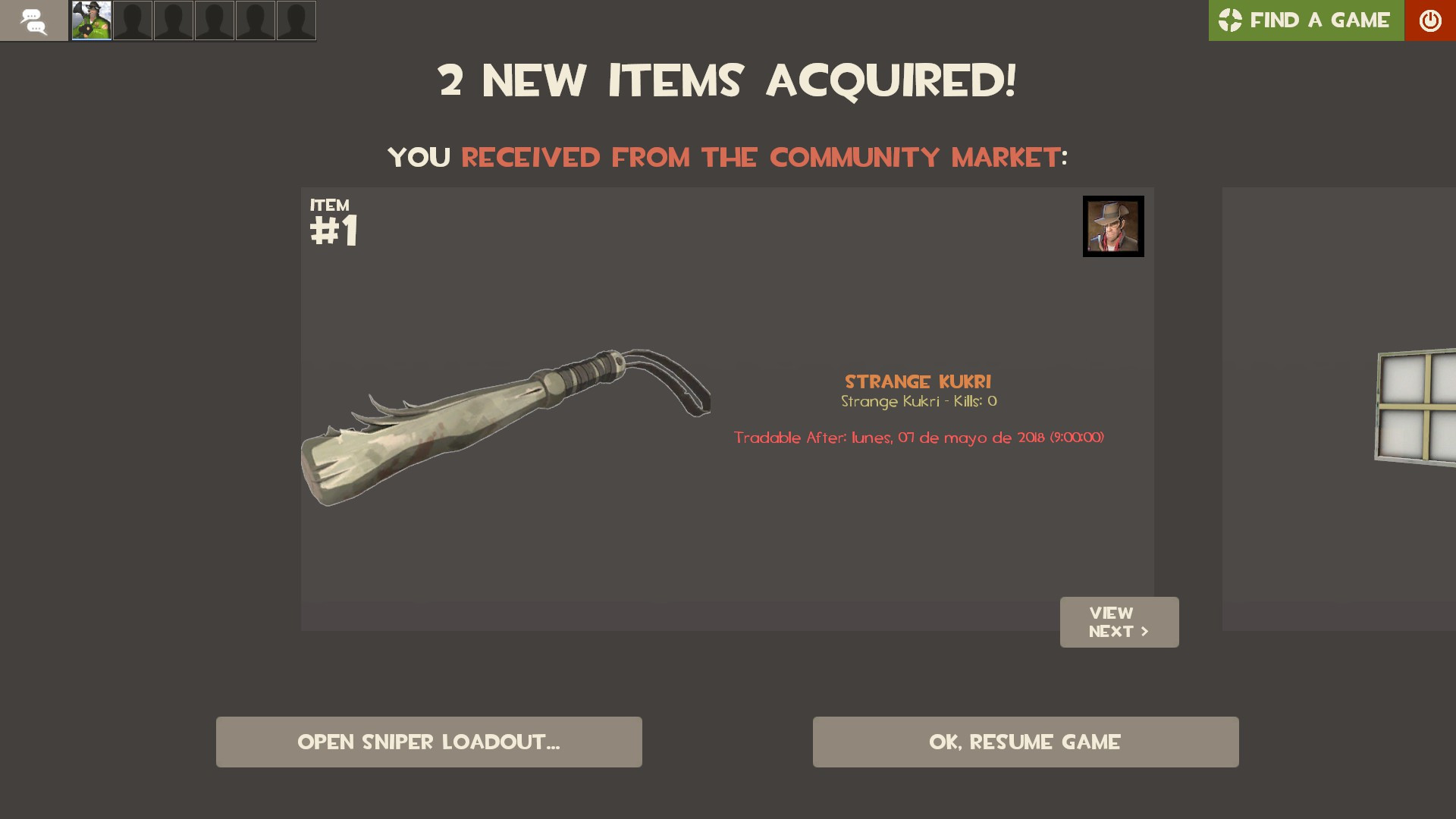This screenshot has width=1456, height=819.
Task: Click the first empty player slot
Action: [x=133, y=20]
